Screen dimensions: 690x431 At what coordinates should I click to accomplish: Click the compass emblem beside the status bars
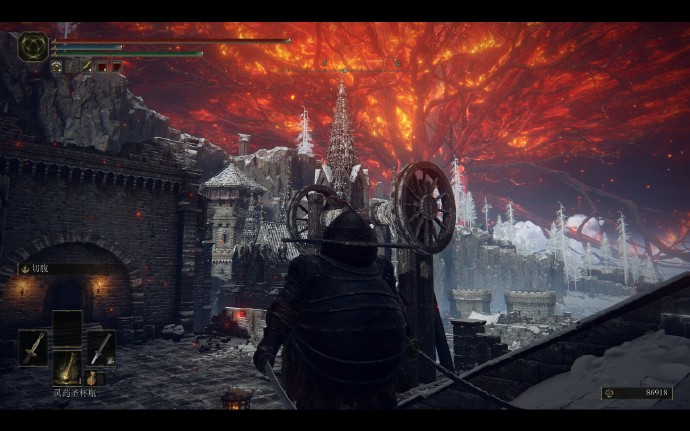pos(33,45)
